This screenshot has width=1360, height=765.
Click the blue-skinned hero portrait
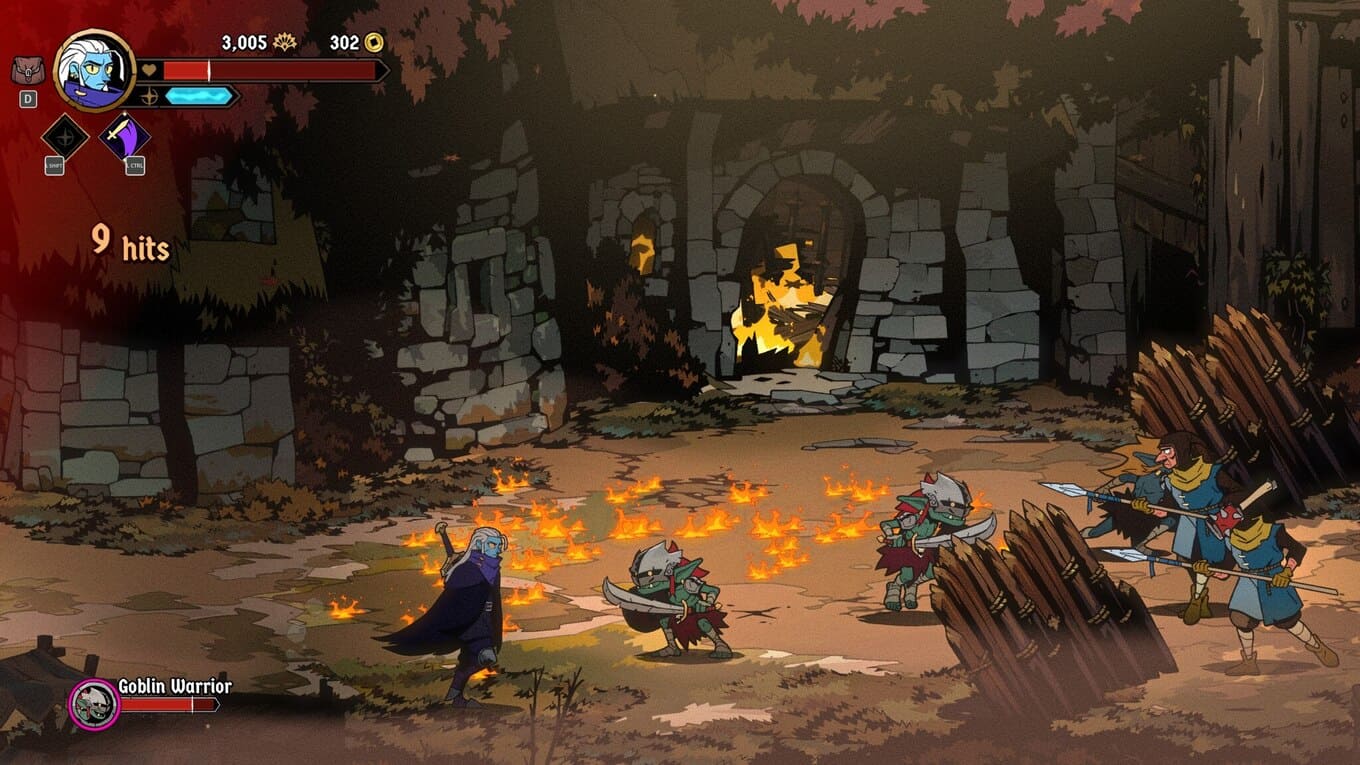94,70
